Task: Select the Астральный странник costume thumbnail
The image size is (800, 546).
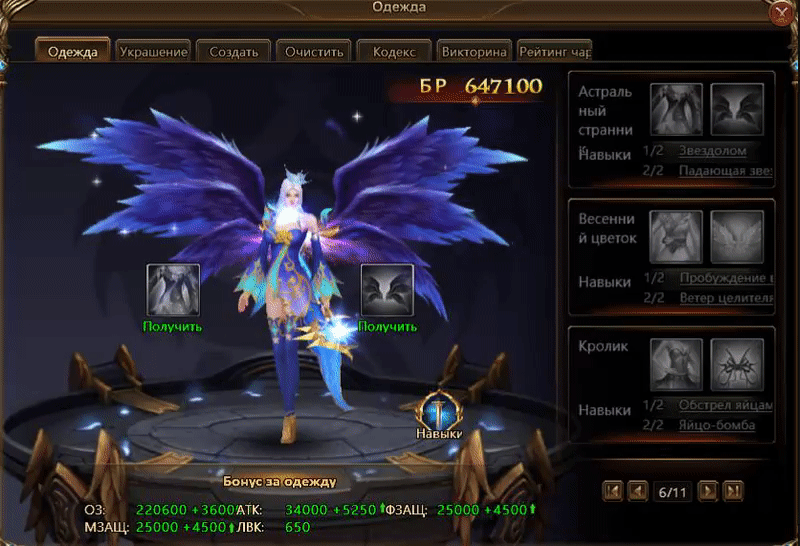Action: (x=676, y=109)
